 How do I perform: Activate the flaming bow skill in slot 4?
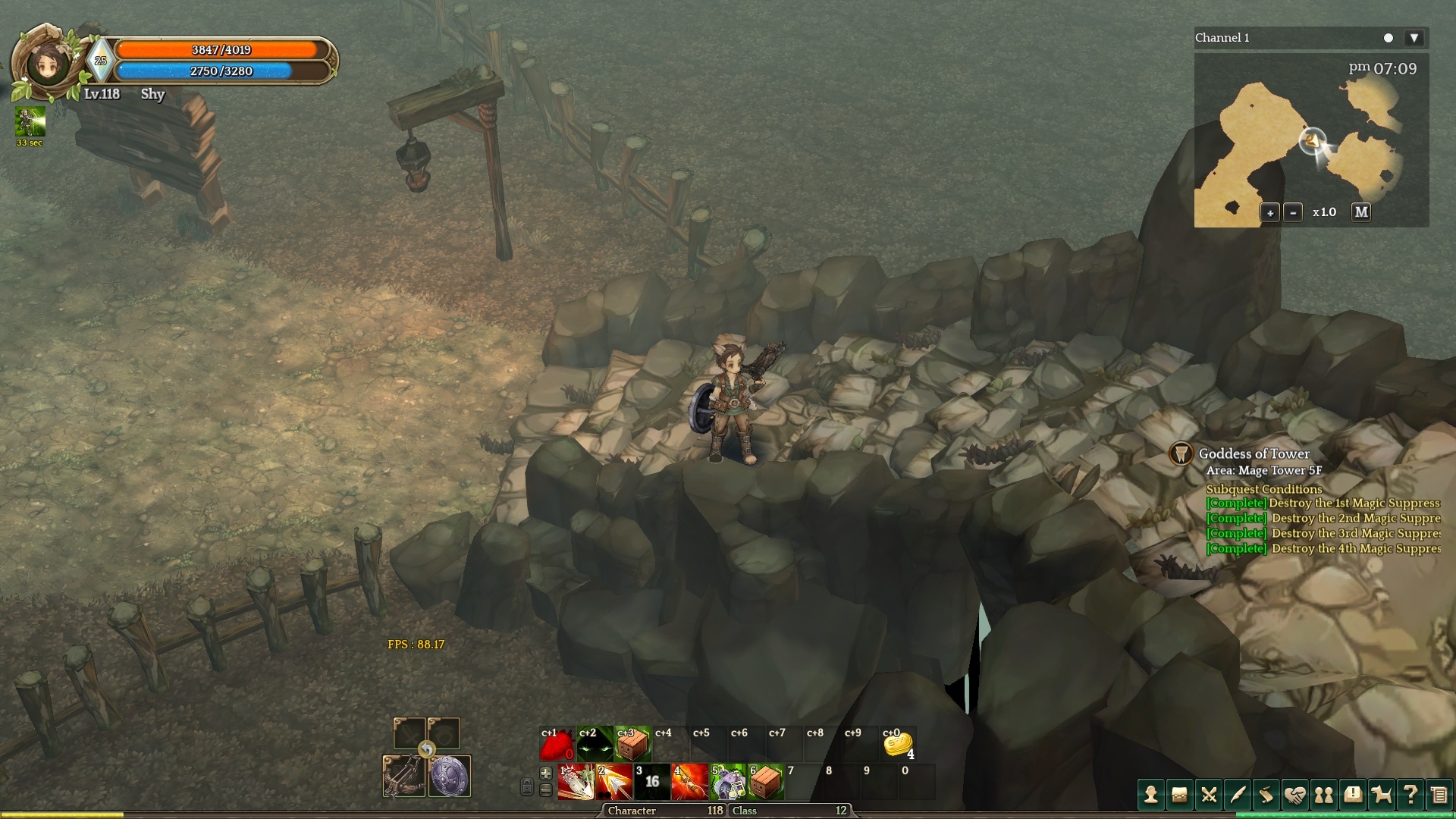click(690, 782)
